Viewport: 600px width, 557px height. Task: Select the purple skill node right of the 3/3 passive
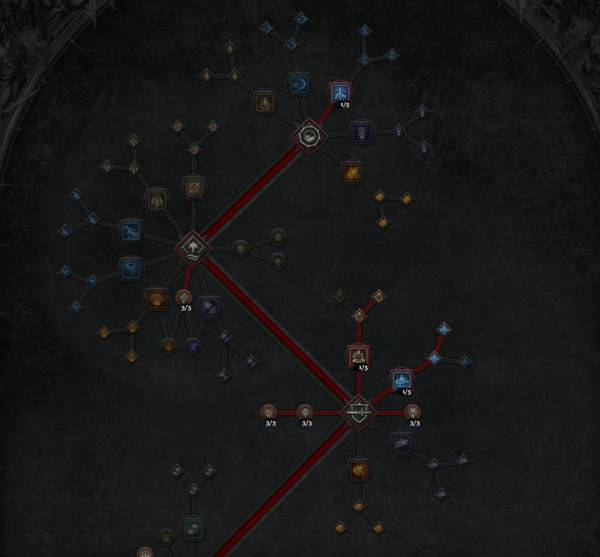(x=209, y=306)
